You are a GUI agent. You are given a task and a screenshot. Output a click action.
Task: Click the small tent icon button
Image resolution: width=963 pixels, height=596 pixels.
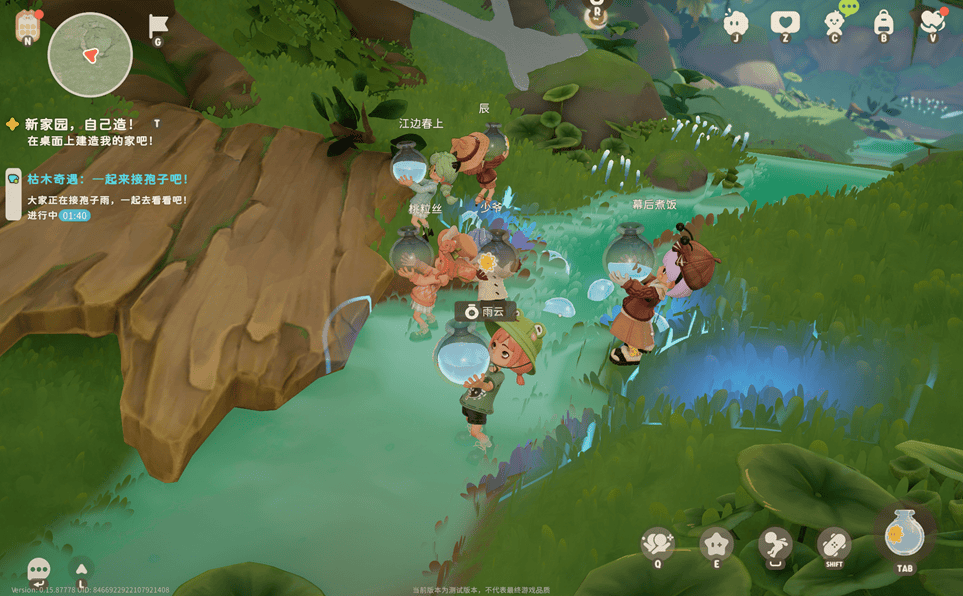(82, 569)
